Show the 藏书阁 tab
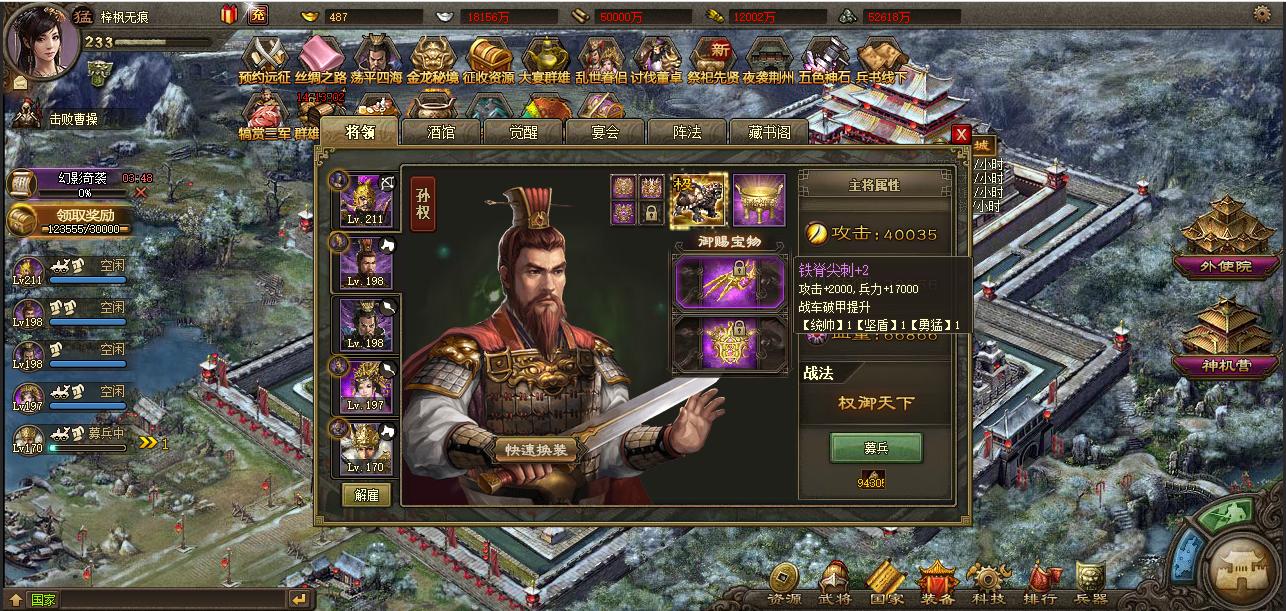 pyautogui.click(x=769, y=132)
